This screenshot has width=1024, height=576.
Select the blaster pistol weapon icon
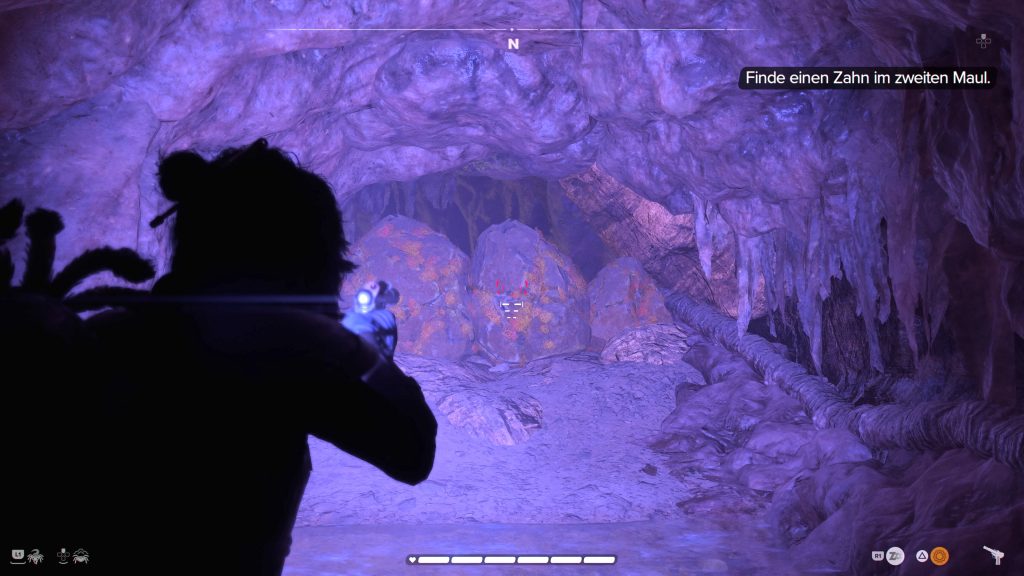pos(994,555)
